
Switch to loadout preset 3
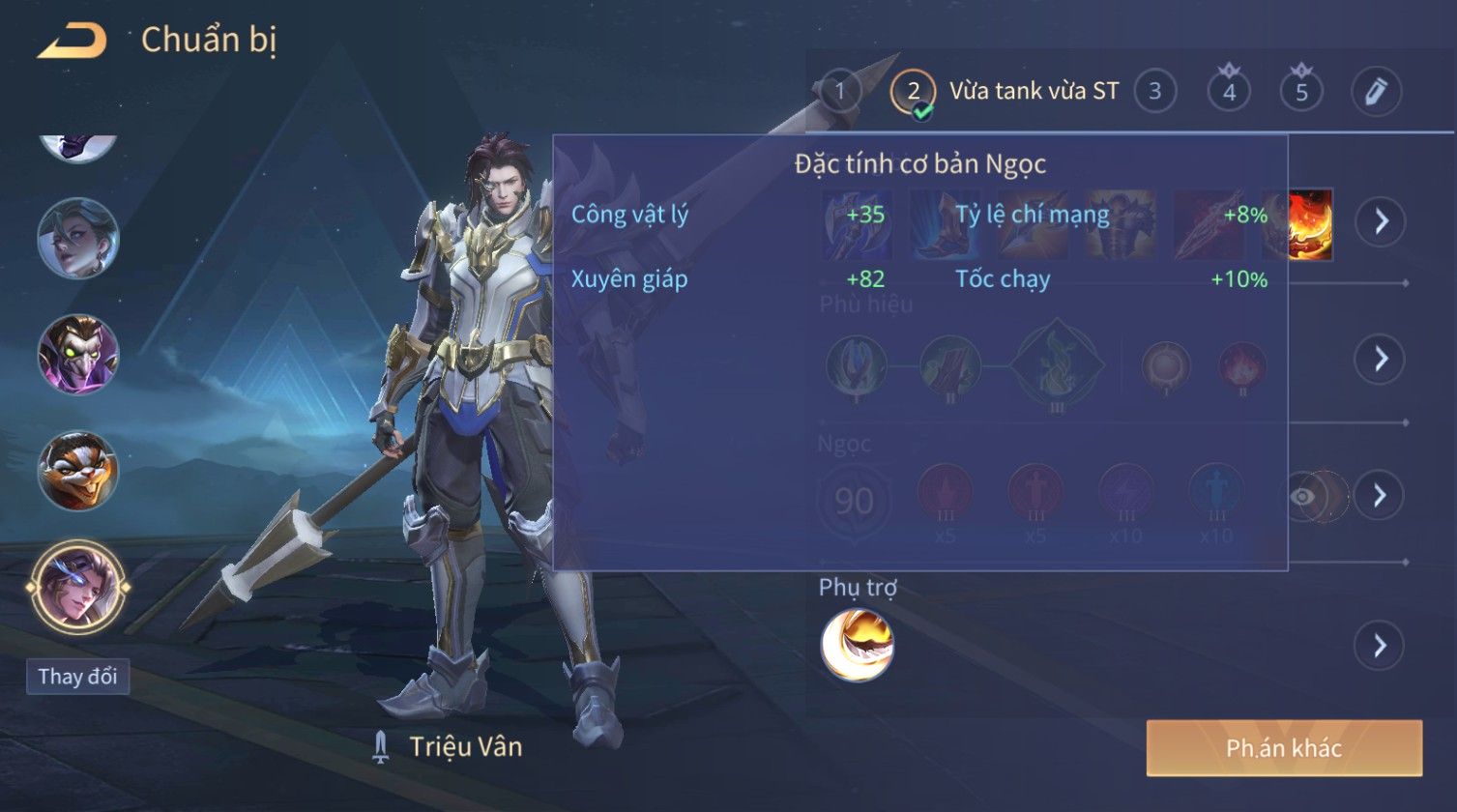pyautogui.click(x=1154, y=92)
